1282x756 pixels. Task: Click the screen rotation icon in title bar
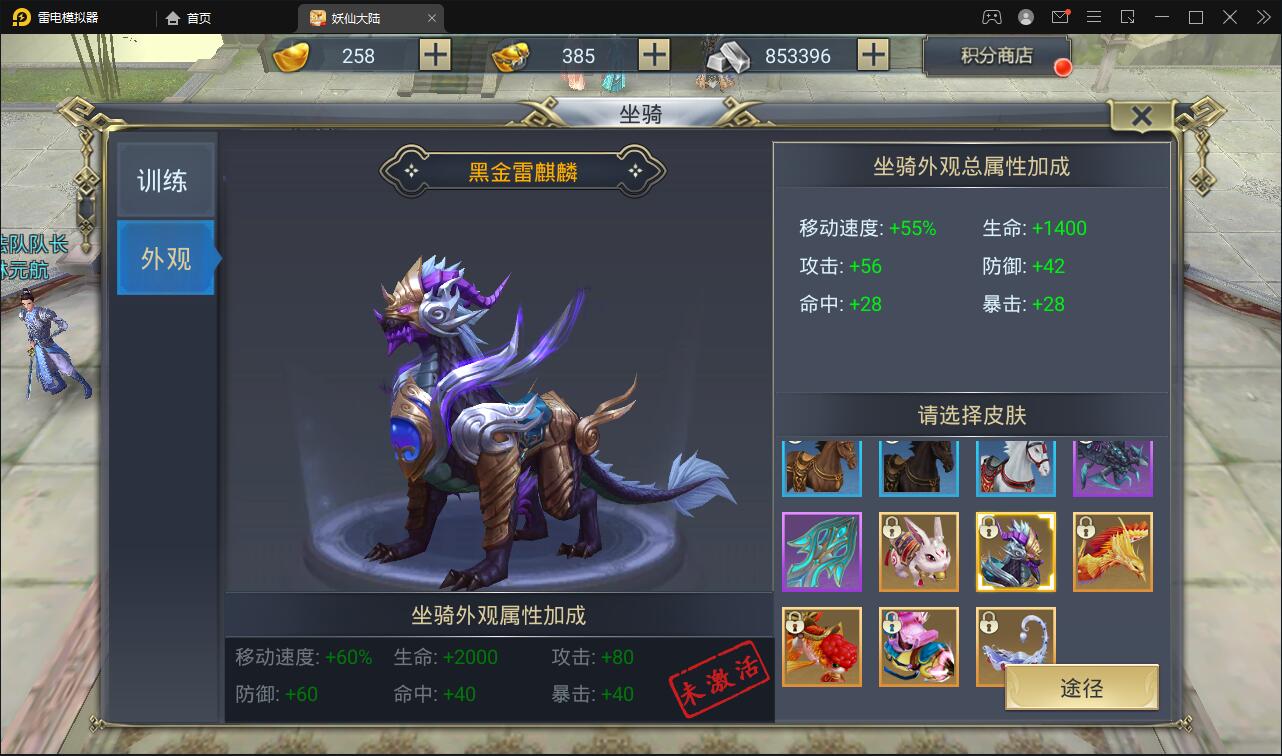[1128, 16]
